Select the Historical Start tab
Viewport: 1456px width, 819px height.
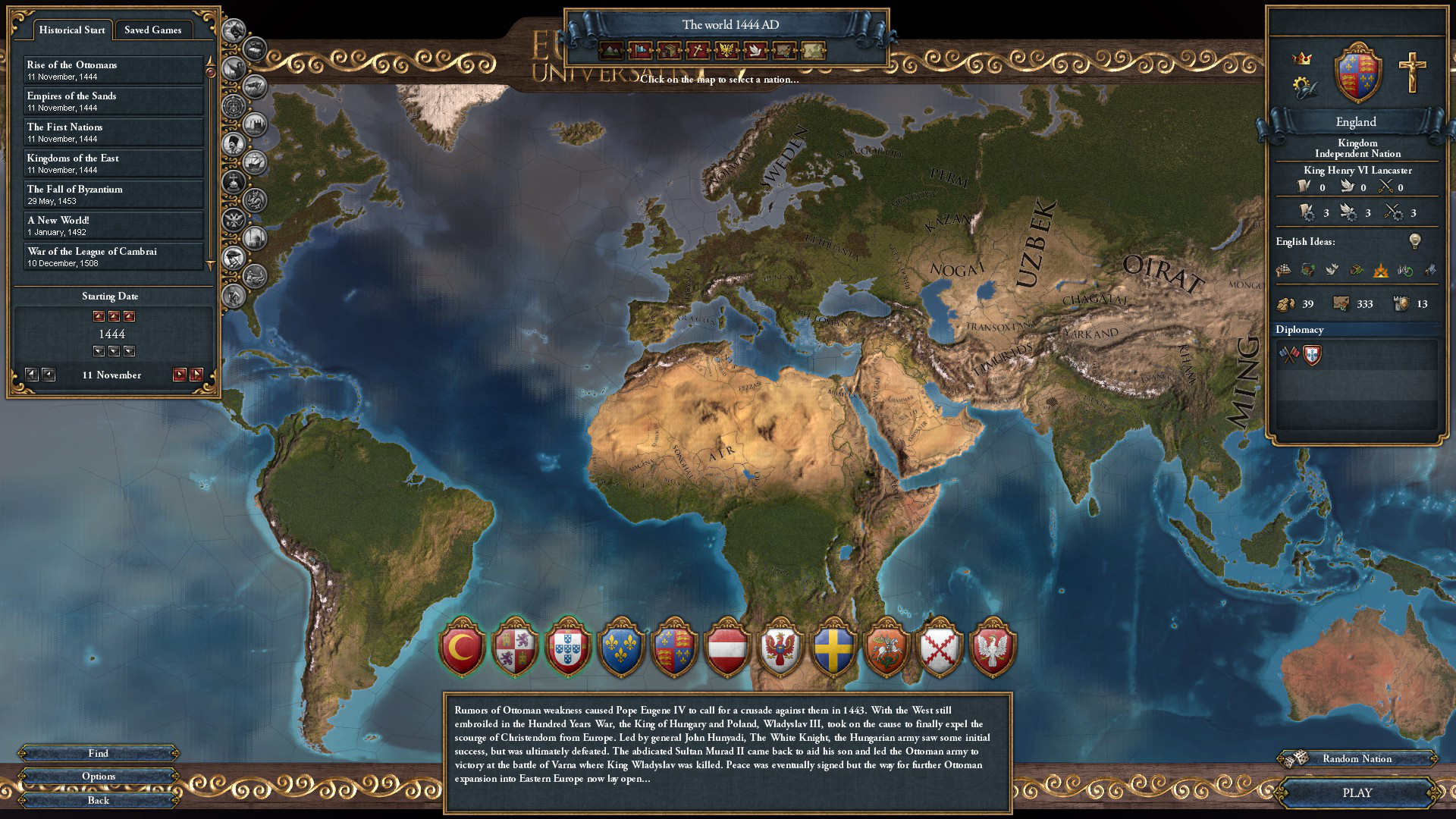tap(72, 30)
